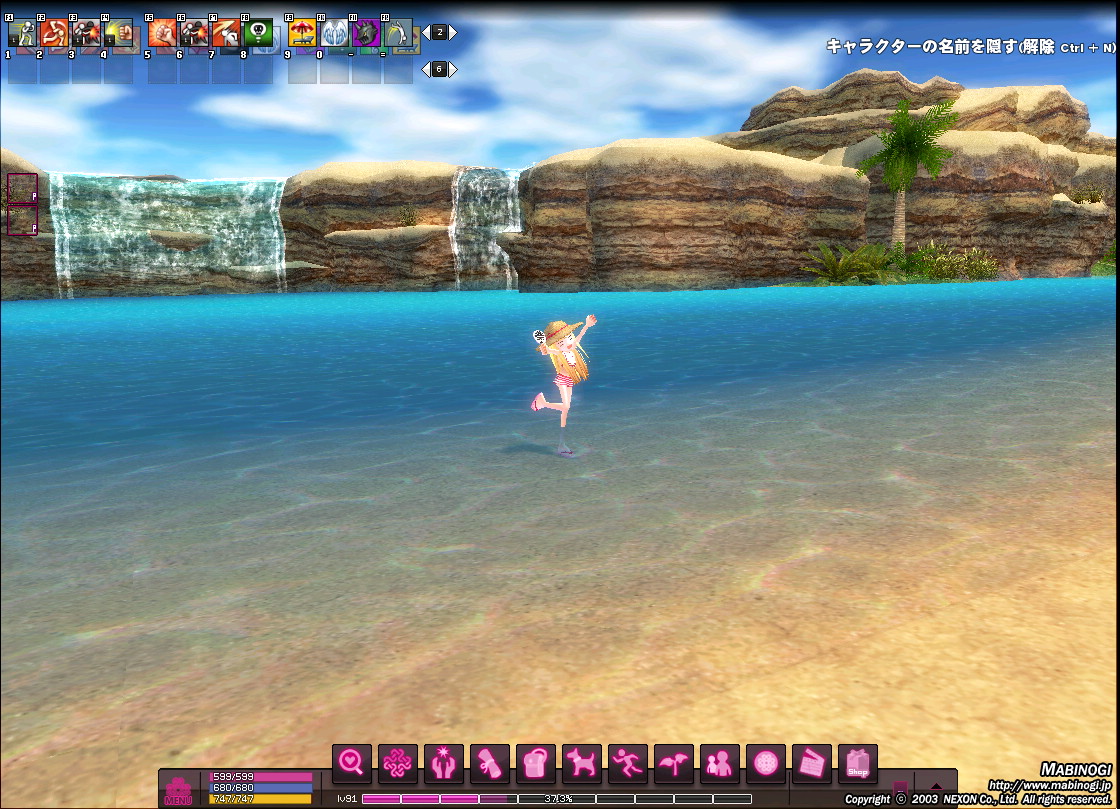1120x809 pixels.
Task: Click the left arrow beside hotbar number 6
Action: click(x=425, y=69)
